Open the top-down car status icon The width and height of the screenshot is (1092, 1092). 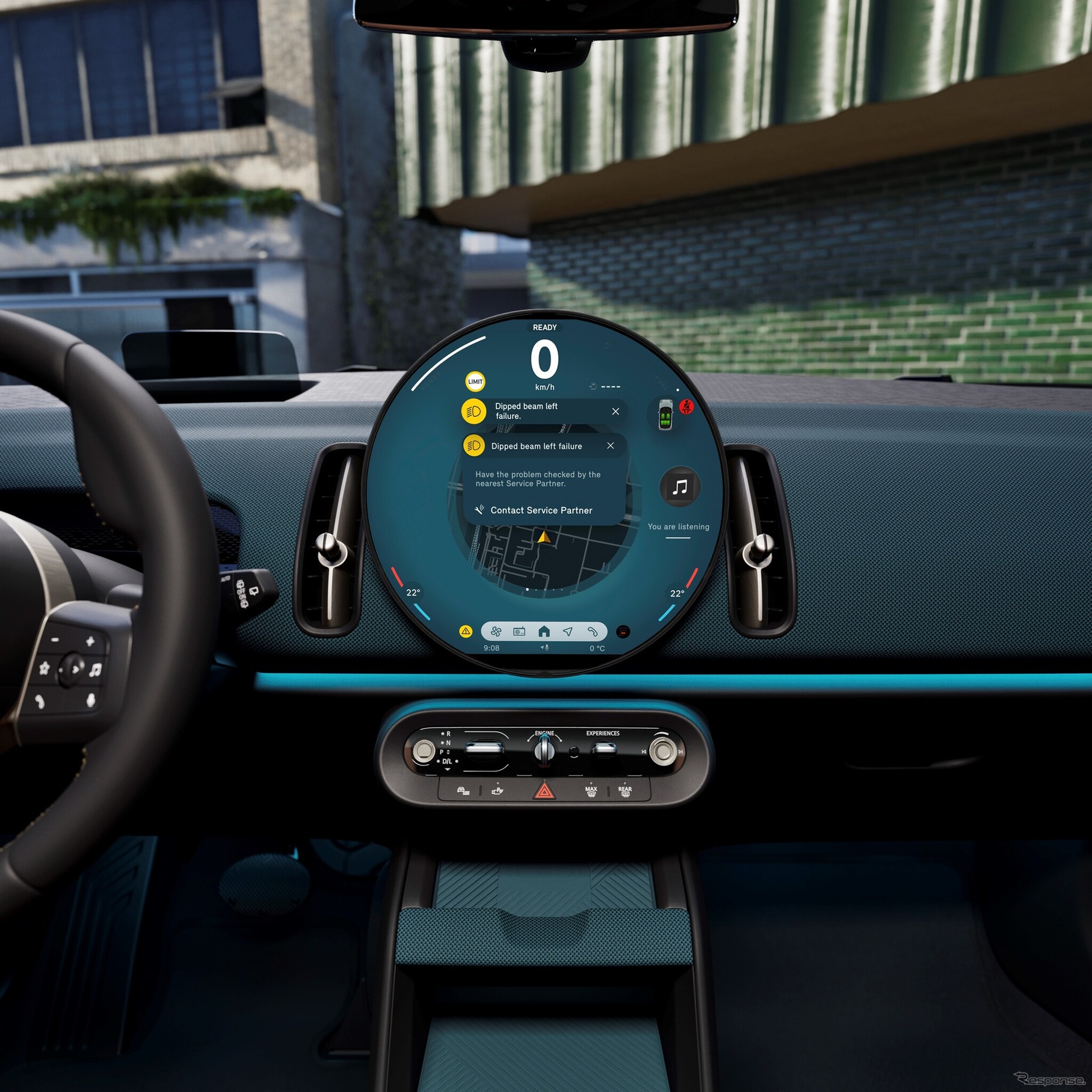coord(665,415)
